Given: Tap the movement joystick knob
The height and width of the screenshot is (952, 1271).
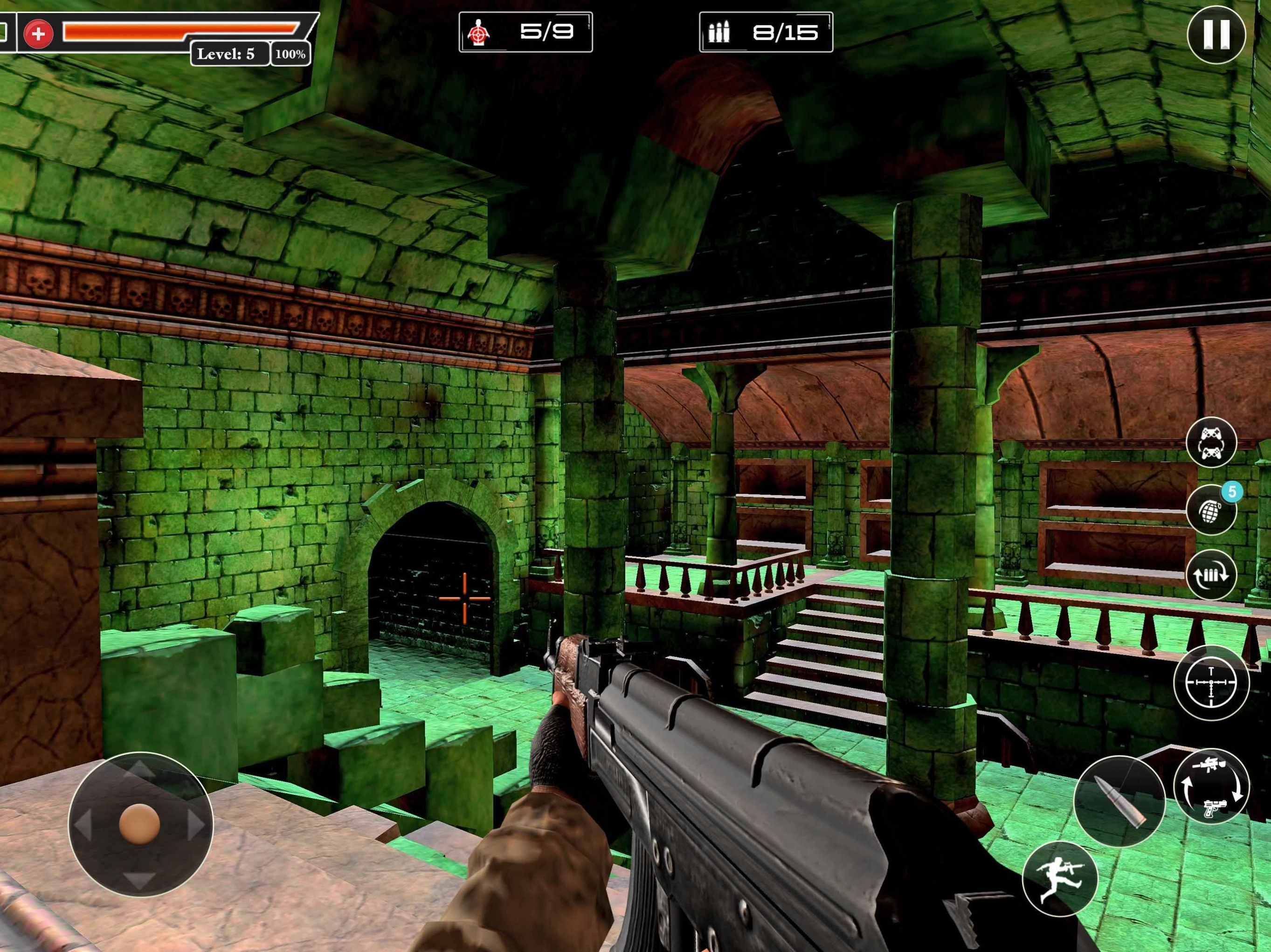Looking at the screenshot, I should pyautogui.click(x=139, y=824).
